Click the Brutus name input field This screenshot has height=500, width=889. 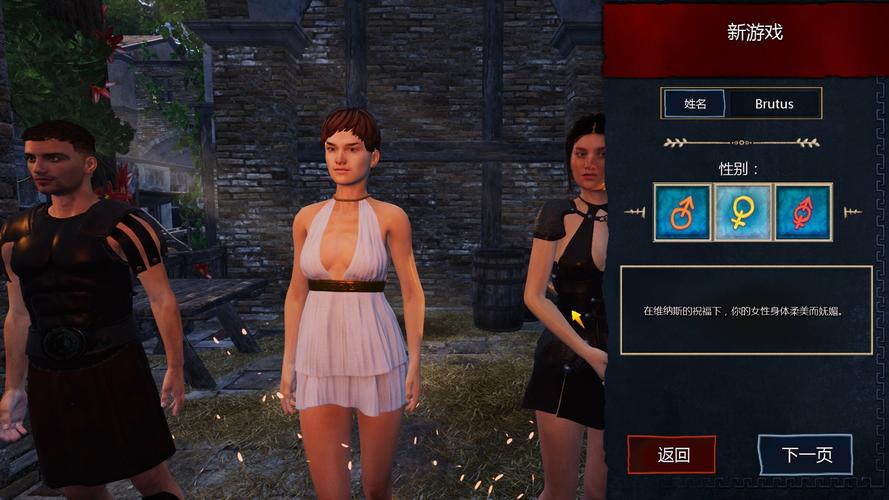pyautogui.click(x=774, y=103)
